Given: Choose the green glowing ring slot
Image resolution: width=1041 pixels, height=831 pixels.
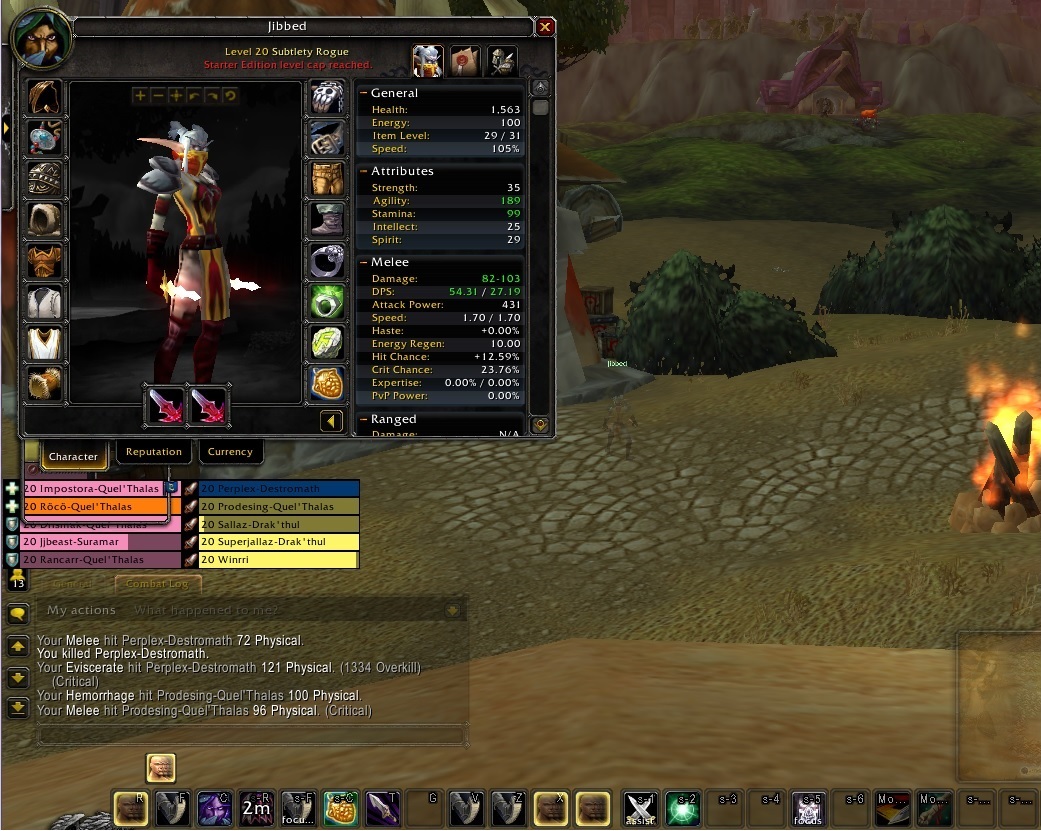Looking at the screenshot, I should pyautogui.click(x=327, y=301).
